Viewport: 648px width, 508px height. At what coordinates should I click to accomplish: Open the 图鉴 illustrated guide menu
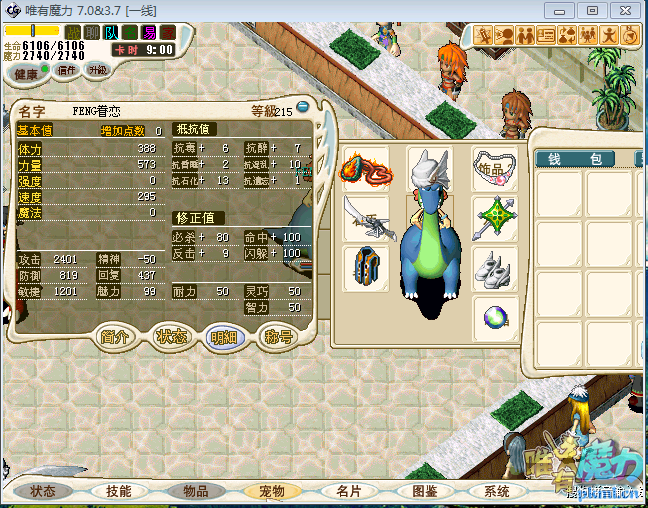[424, 491]
